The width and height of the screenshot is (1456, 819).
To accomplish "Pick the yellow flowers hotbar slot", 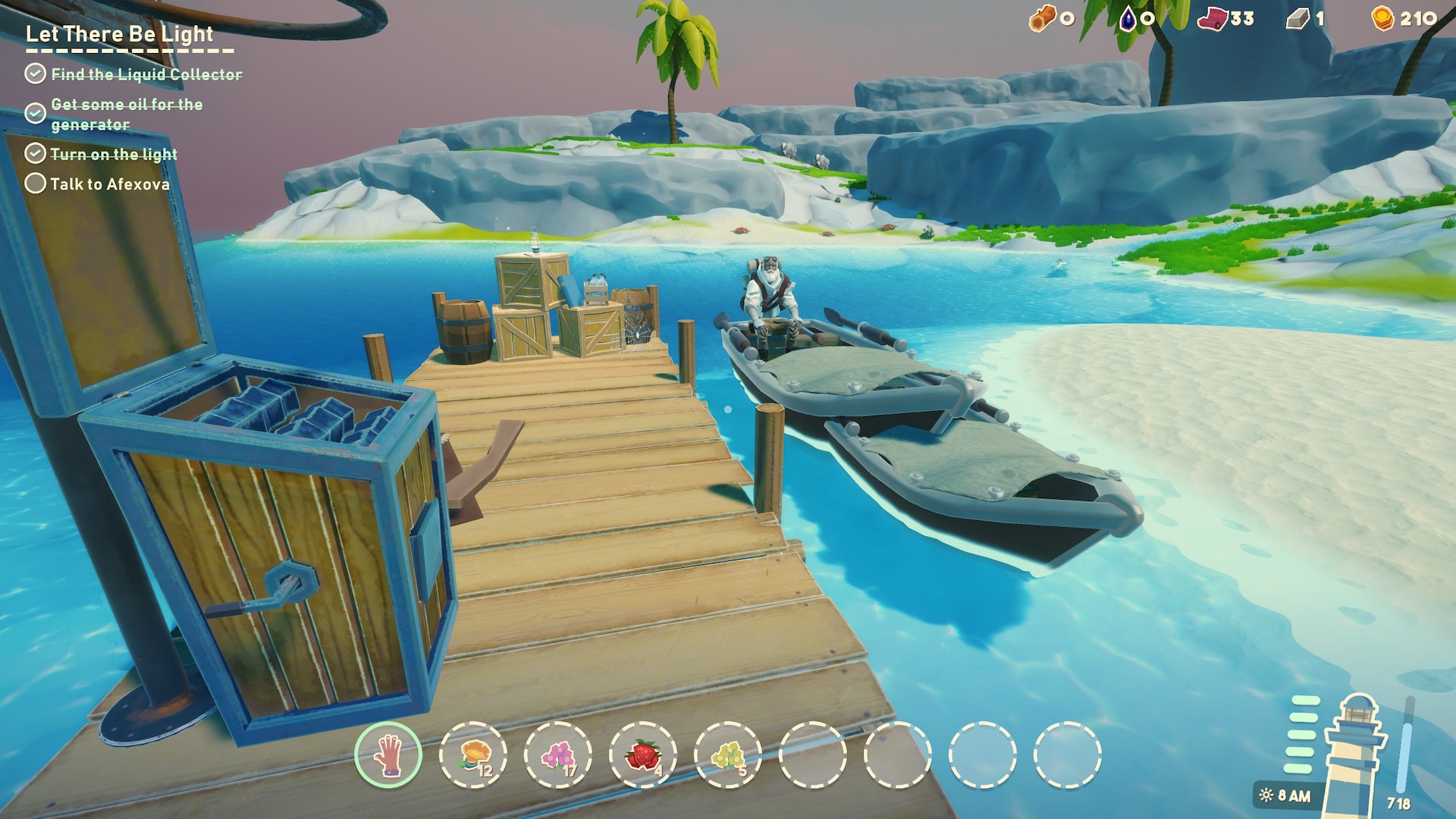I will coord(728,755).
